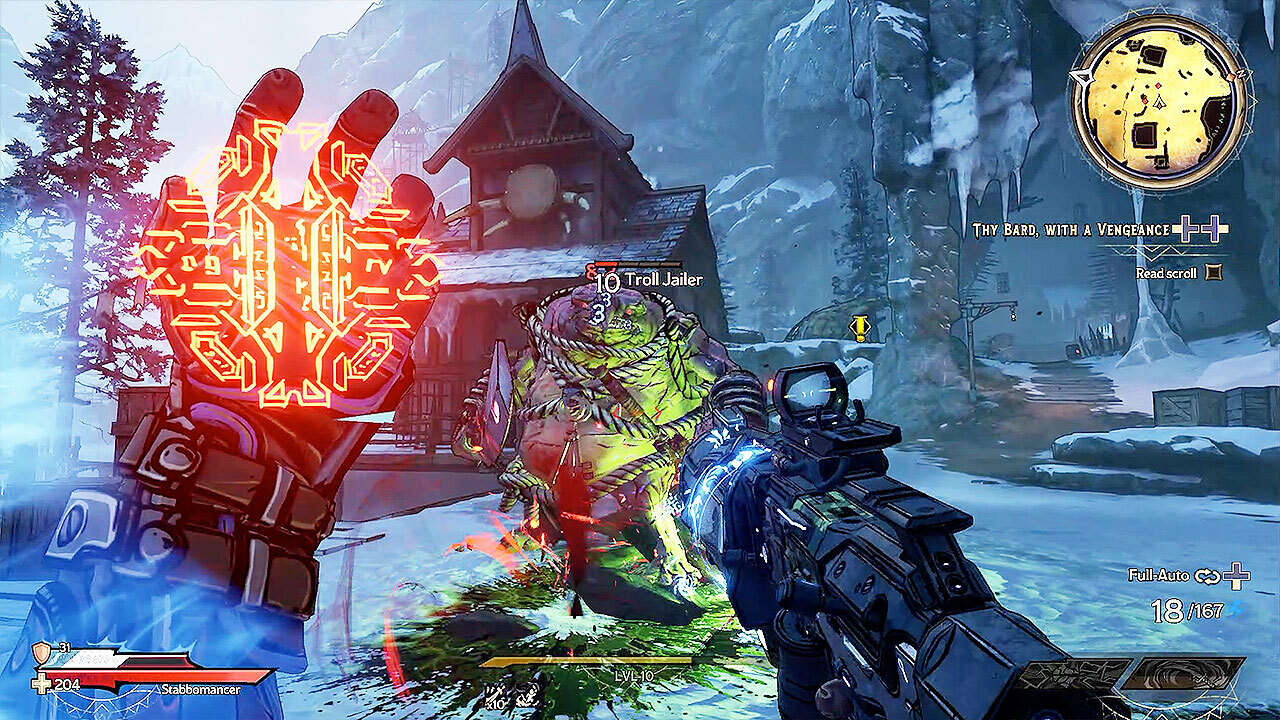The width and height of the screenshot is (1280, 720).
Task: Click the yellow objective waypoint marker
Action: [x=859, y=328]
